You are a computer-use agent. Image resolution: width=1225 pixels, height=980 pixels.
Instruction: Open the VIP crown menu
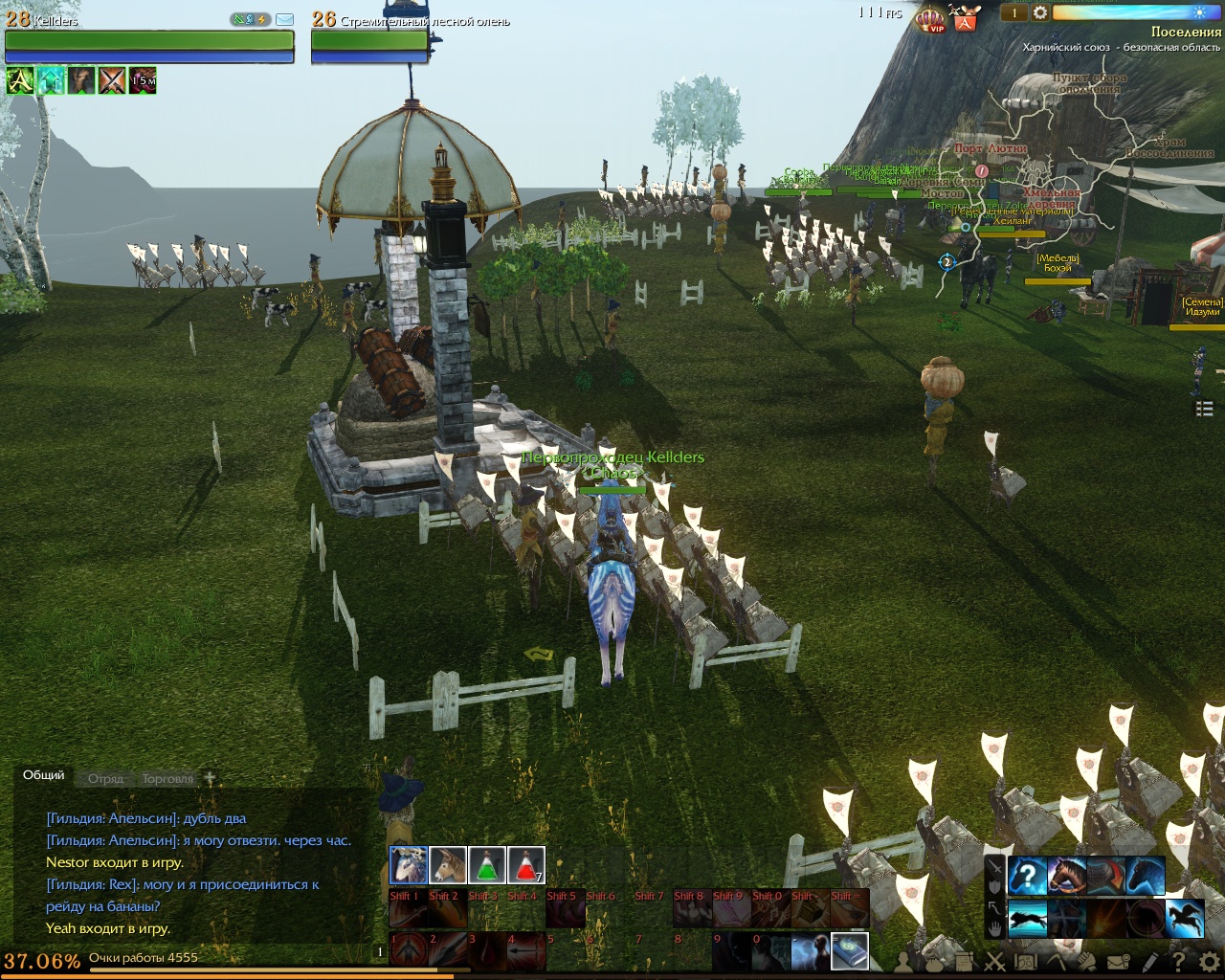pyautogui.click(x=931, y=18)
